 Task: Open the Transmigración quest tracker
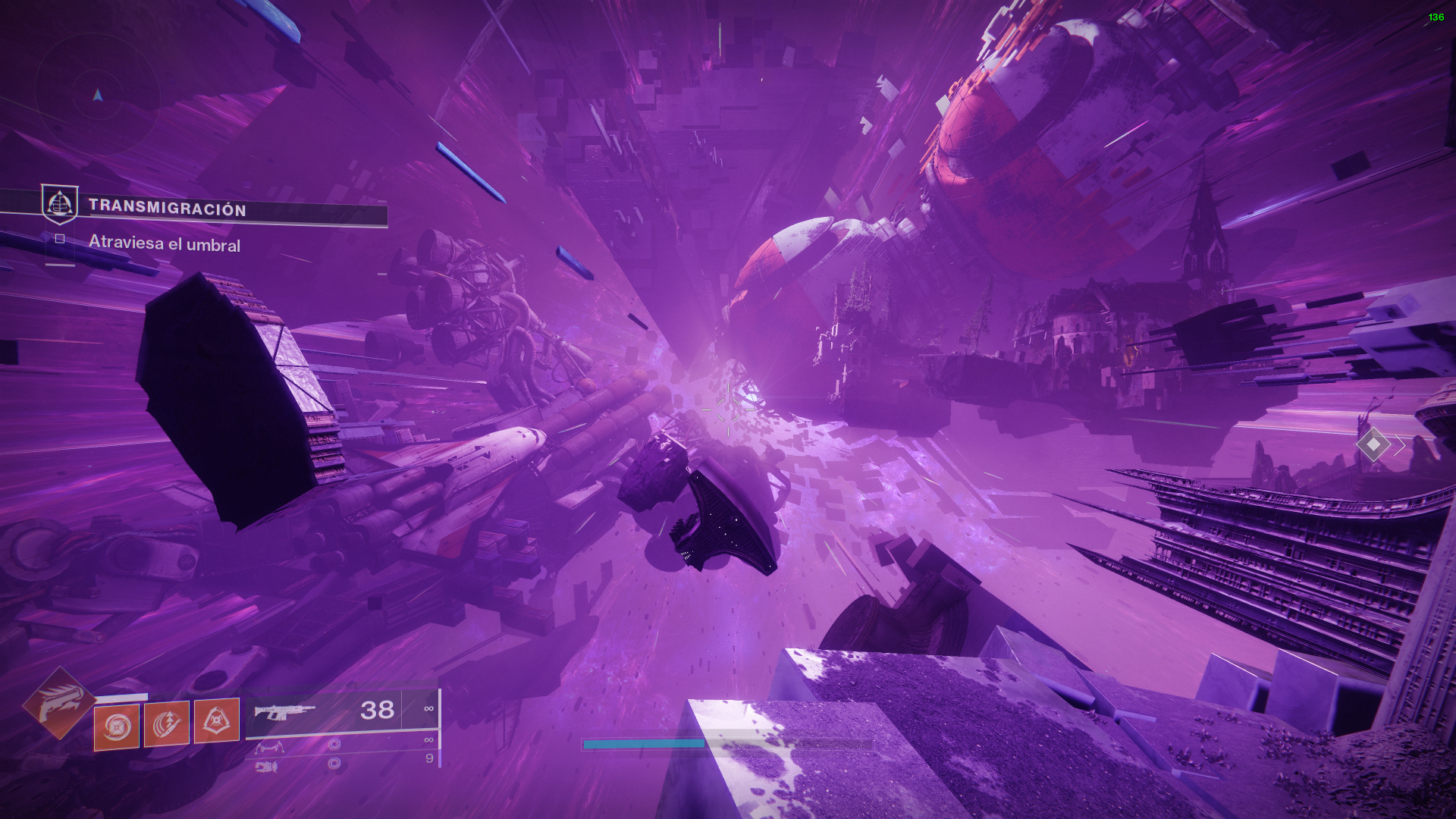[168, 208]
